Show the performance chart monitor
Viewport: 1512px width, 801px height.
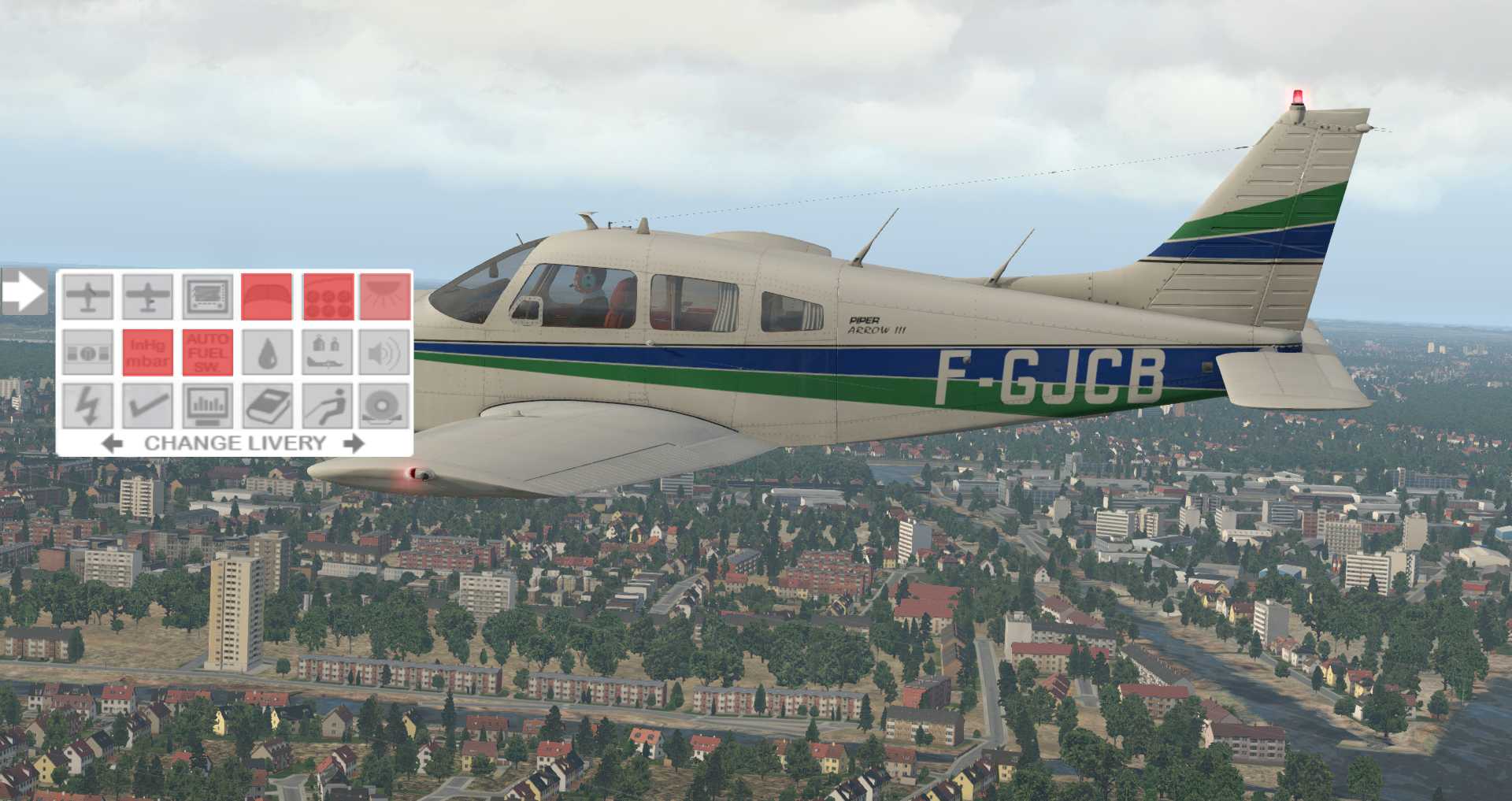(x=208, y=406)
